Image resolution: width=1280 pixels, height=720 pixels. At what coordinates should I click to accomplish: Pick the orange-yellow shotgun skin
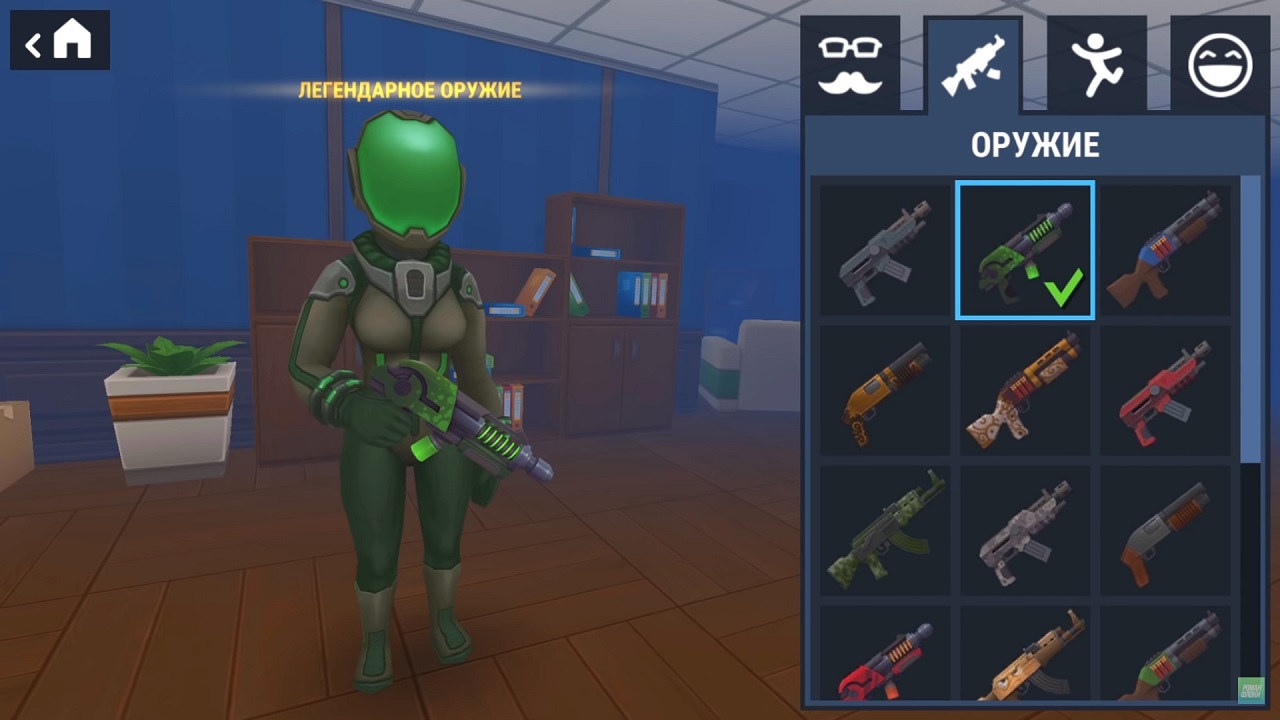(x=885, y=391)
